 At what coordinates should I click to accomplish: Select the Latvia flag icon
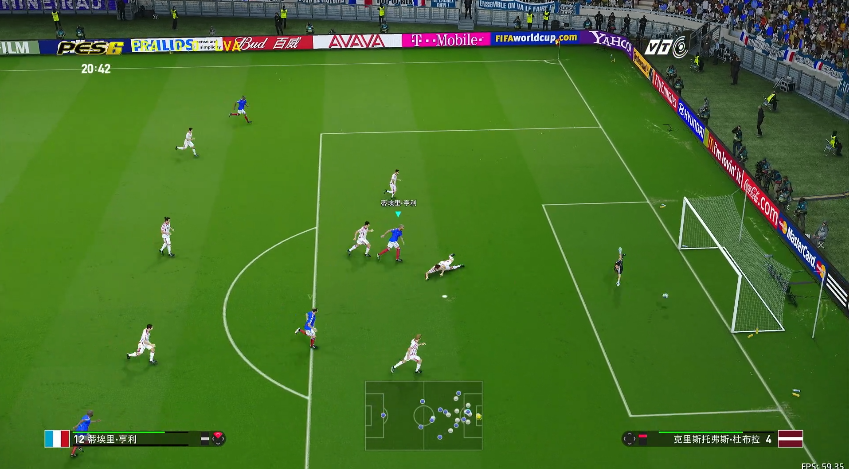pyautogui.click(x=790, y=438)
